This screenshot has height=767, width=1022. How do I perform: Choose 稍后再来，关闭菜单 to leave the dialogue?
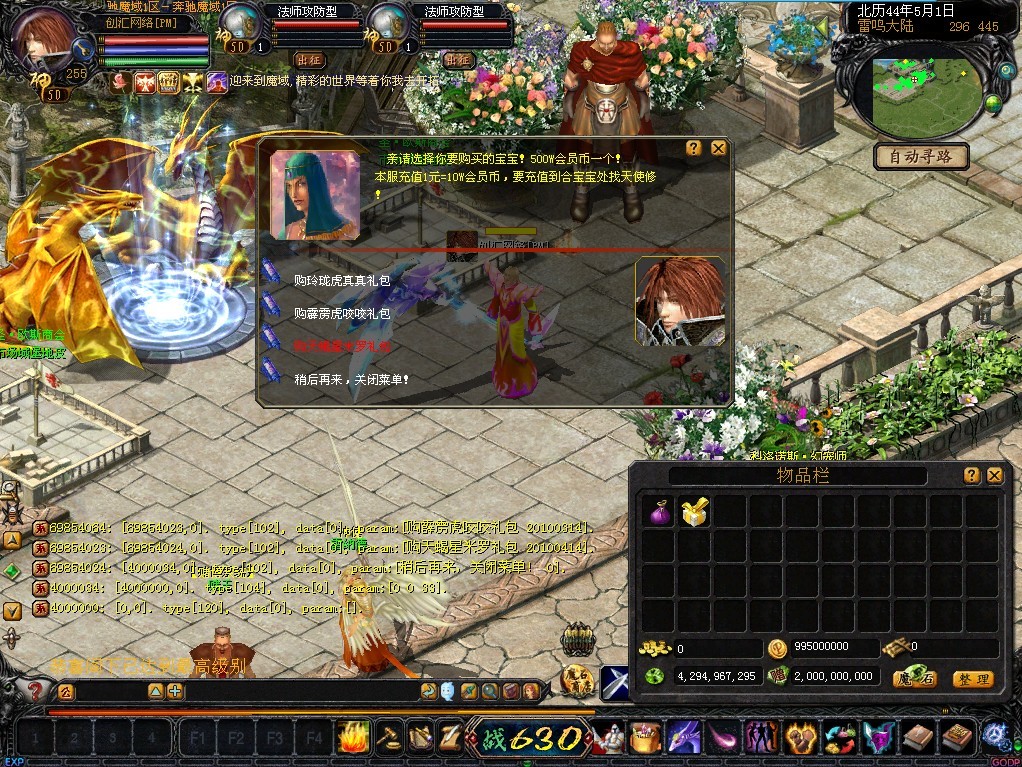pyautogui.click(x=351, y=380)
